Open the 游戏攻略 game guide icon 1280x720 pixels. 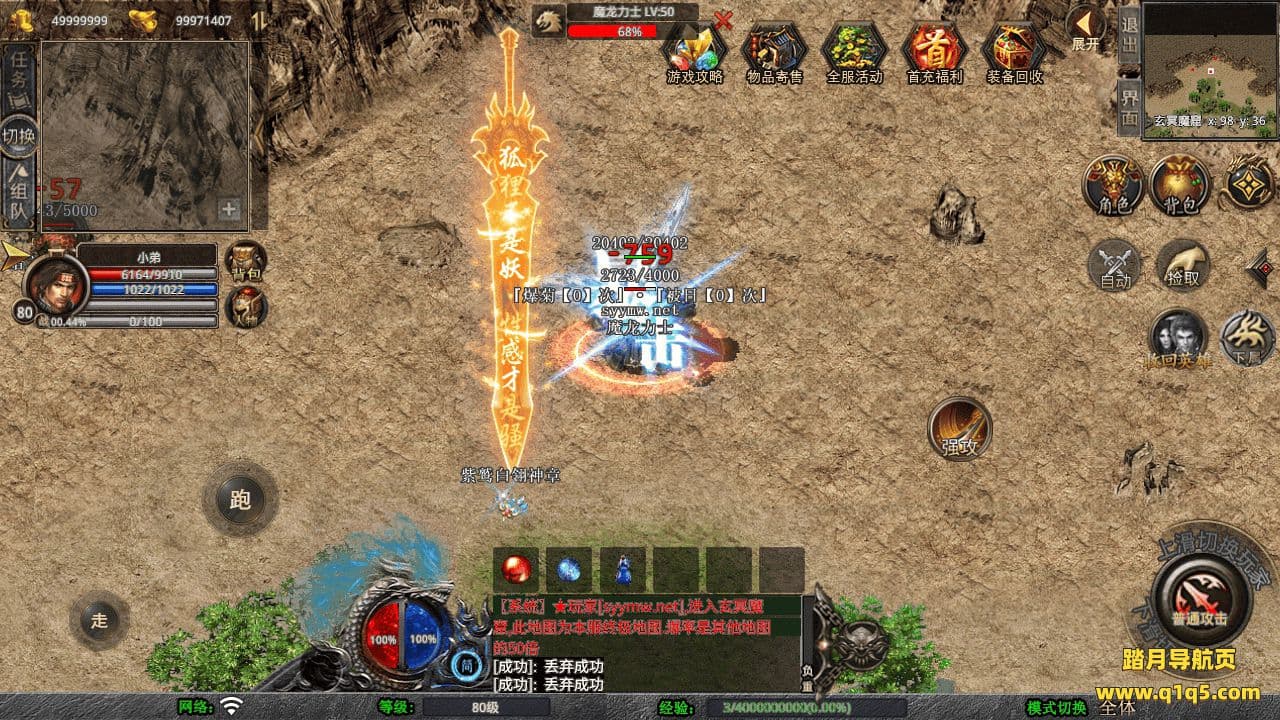pyautogui.click(x=694, y=50)
